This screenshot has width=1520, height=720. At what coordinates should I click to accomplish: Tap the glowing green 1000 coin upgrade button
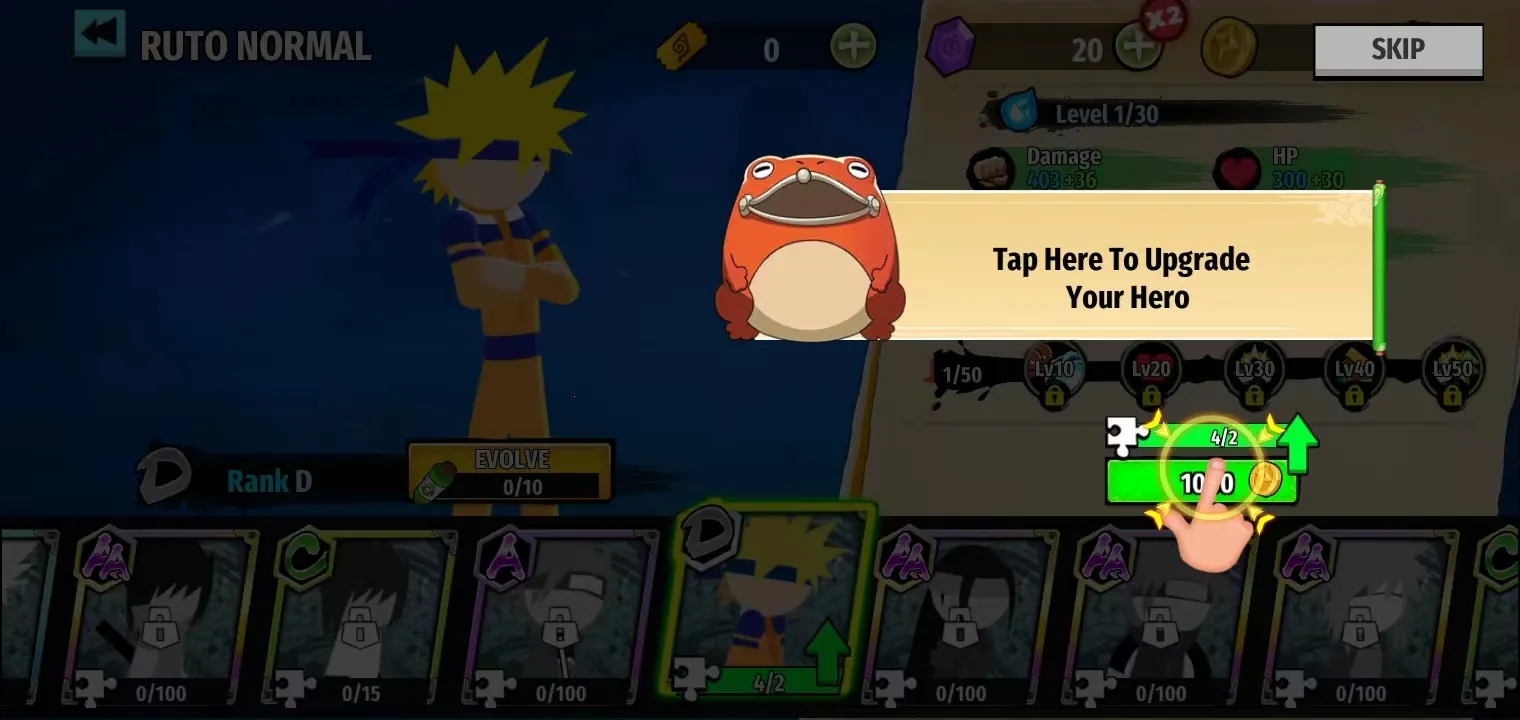tap(1200, 481)
